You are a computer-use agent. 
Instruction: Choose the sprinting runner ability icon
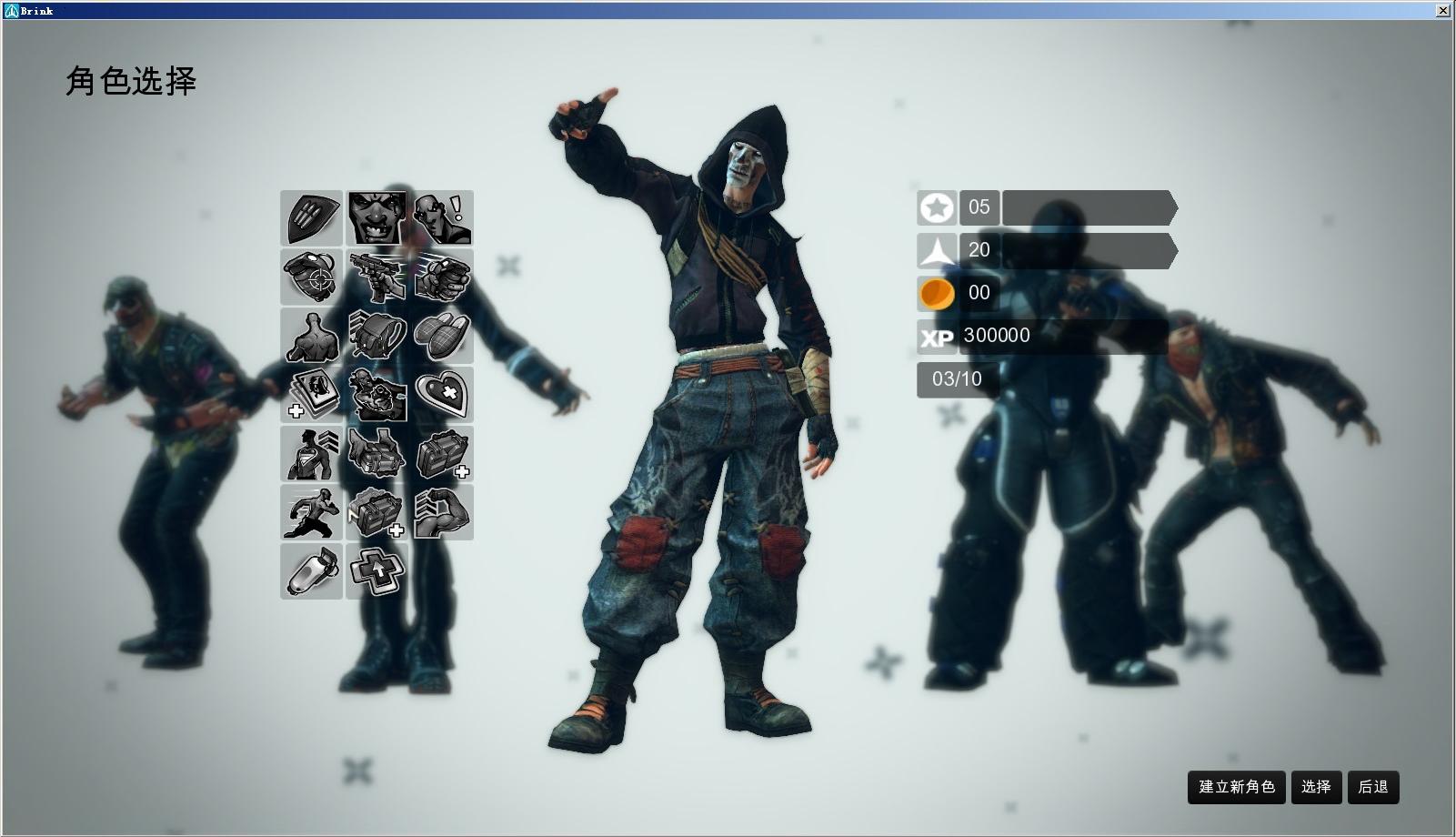click(x=311, y=512)
